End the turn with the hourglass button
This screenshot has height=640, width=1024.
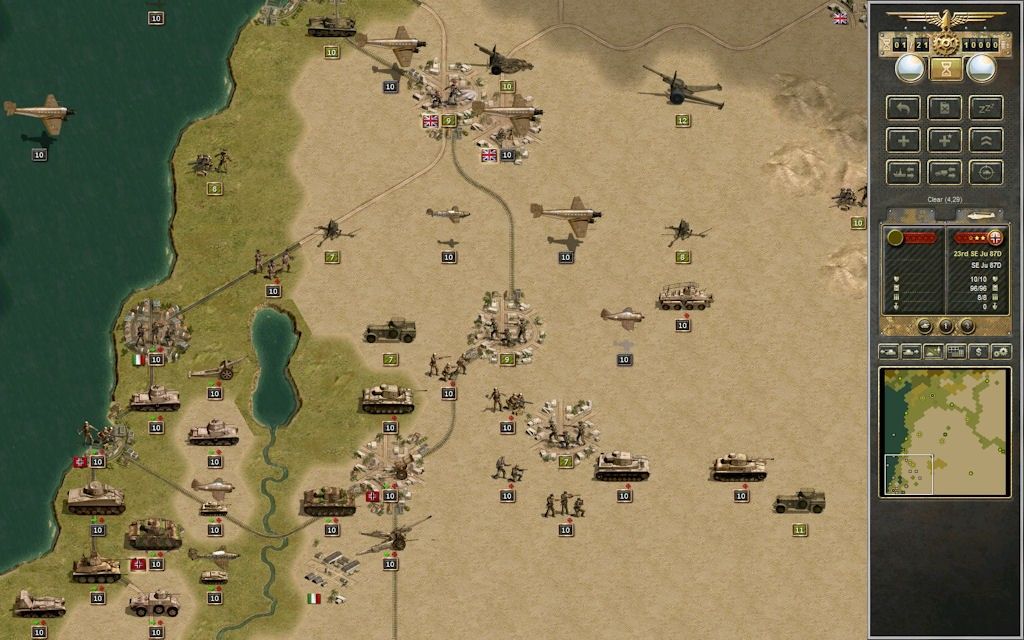point(944,68)
